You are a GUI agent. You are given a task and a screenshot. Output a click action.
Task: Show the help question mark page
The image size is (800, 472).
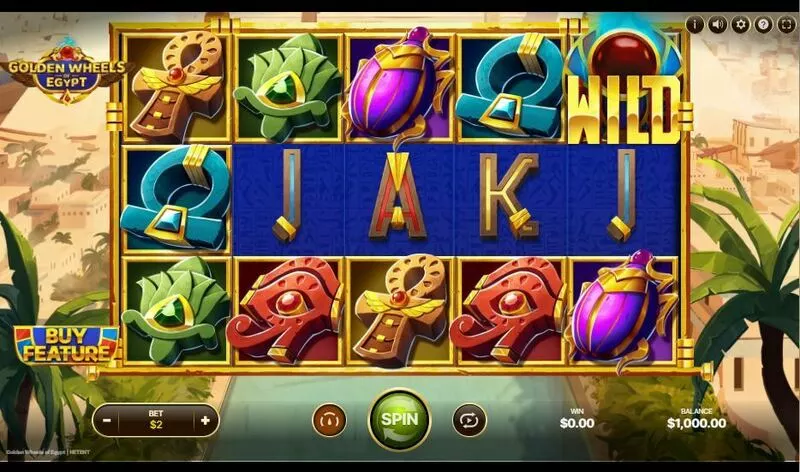[763, 24]
